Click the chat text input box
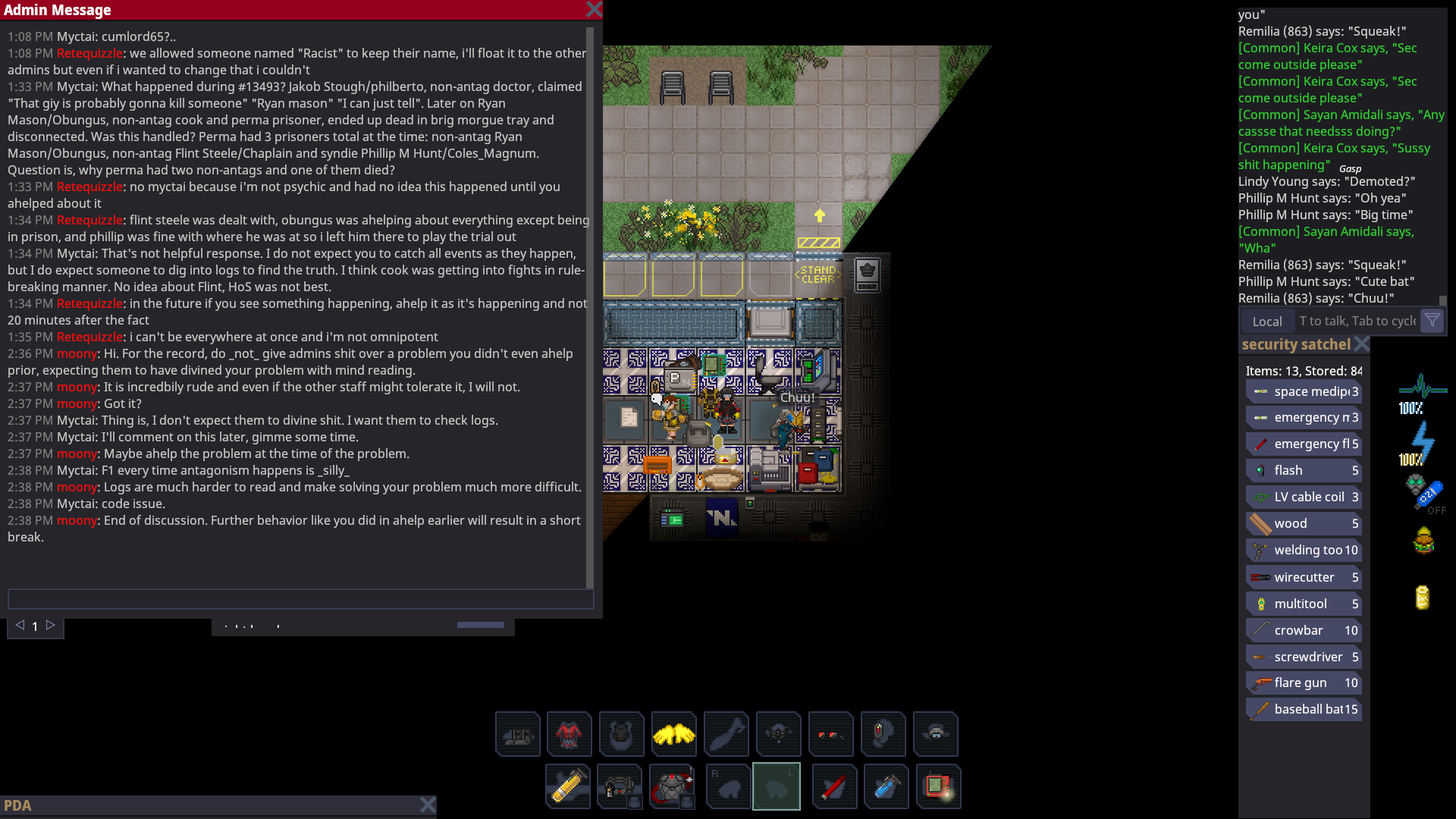 1356,322
